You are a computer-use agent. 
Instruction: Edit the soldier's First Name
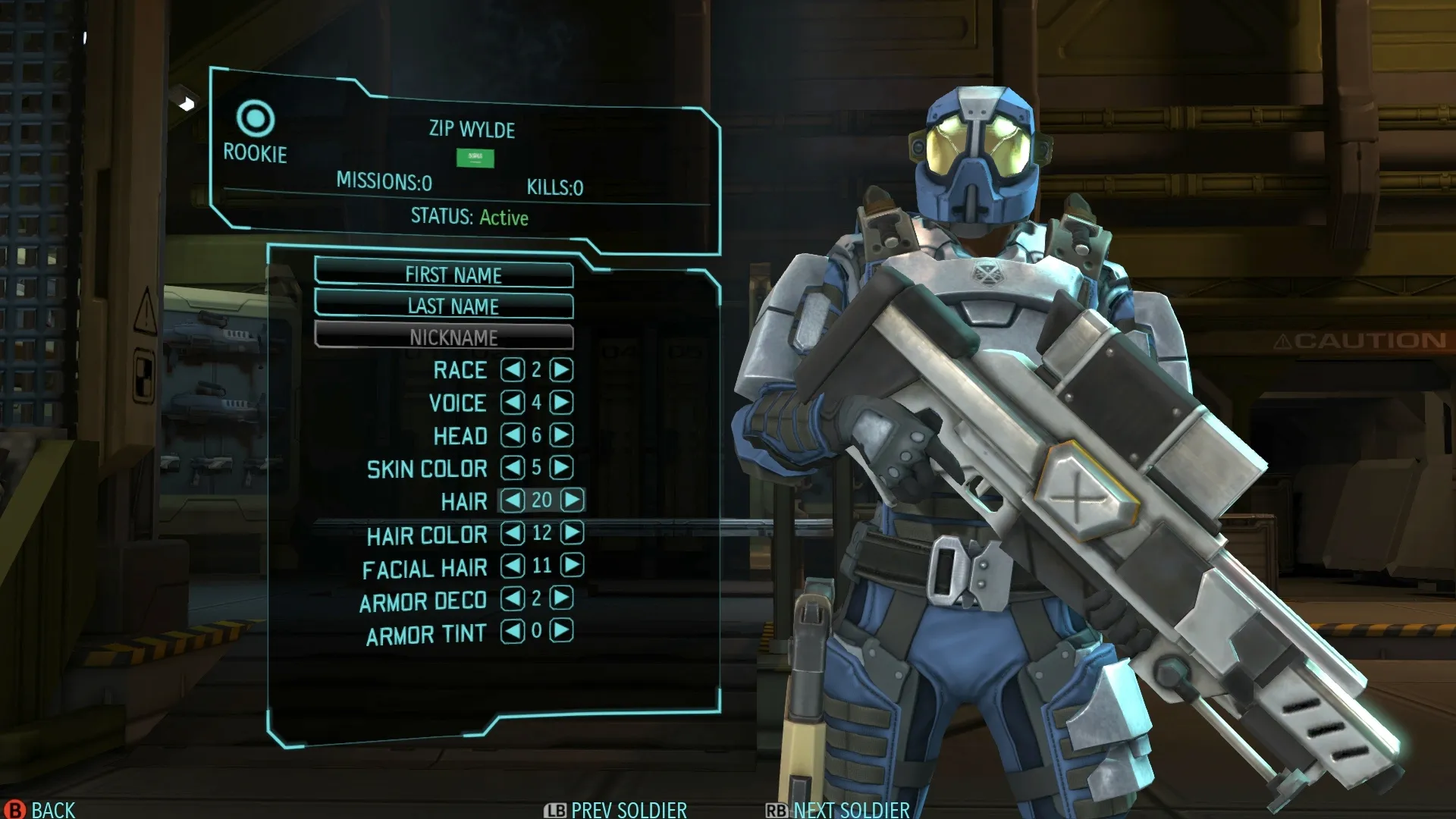coord(444,275)
